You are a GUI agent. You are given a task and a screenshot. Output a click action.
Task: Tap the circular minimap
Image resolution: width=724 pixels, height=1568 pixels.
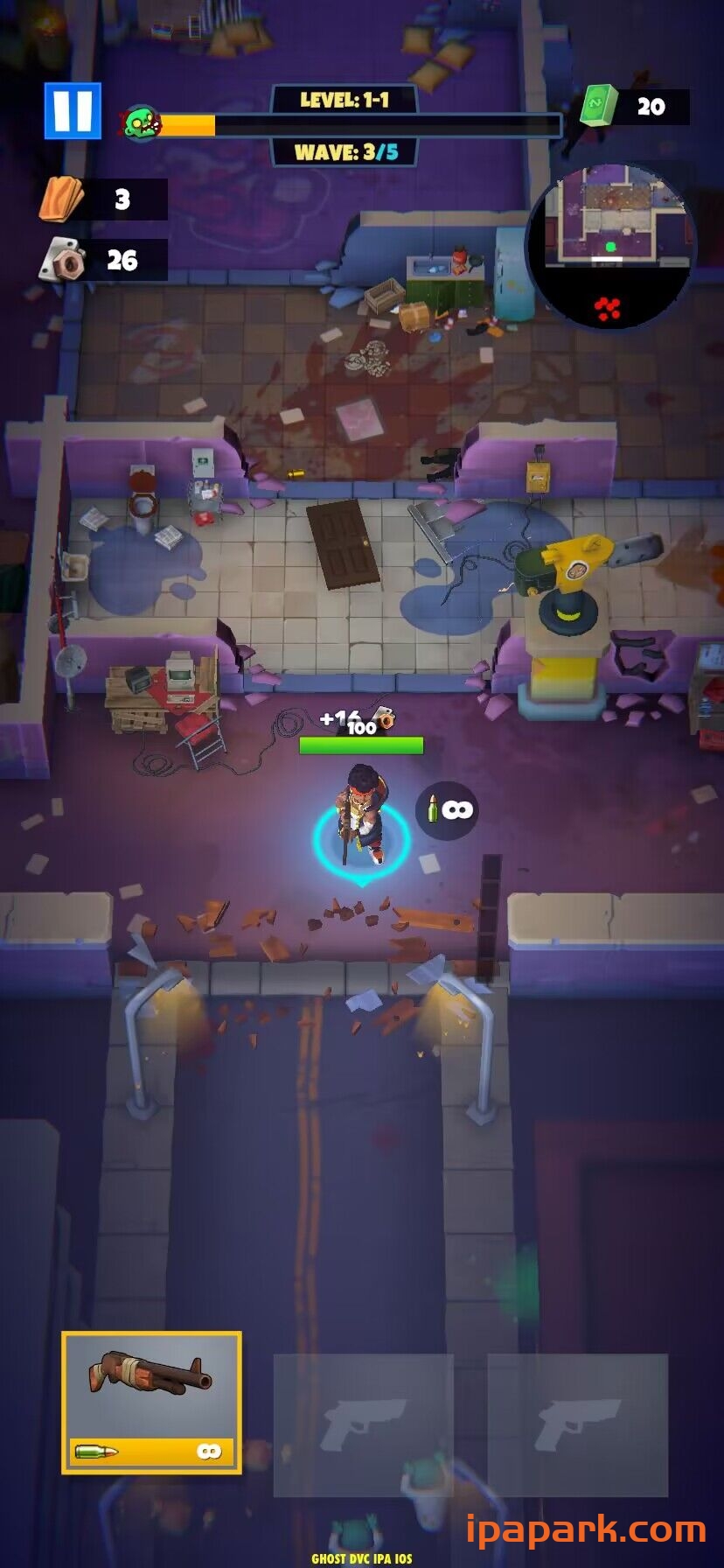tap(611, 246)
